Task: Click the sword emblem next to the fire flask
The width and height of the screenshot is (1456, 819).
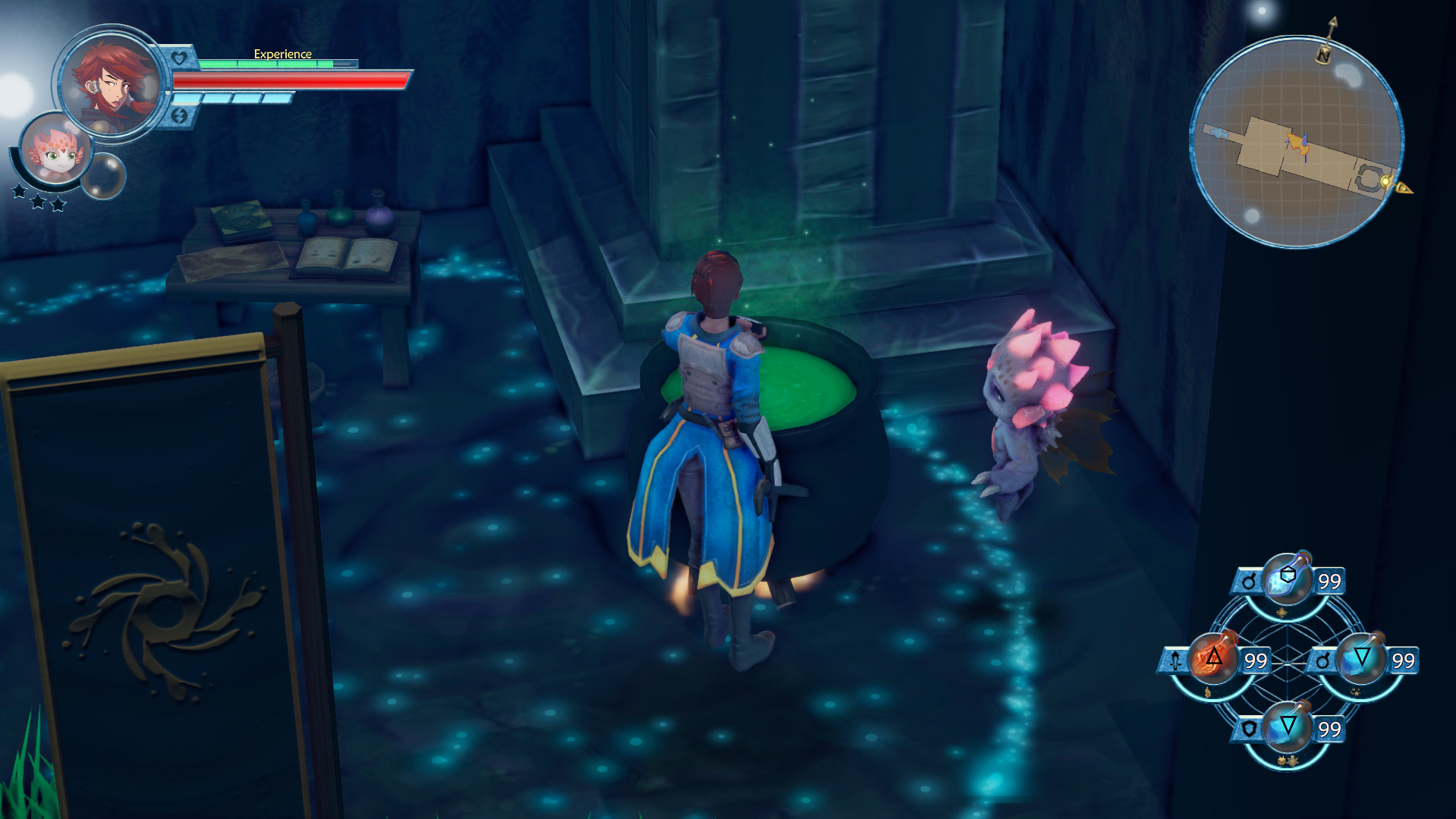Action: click(1175, 660)
